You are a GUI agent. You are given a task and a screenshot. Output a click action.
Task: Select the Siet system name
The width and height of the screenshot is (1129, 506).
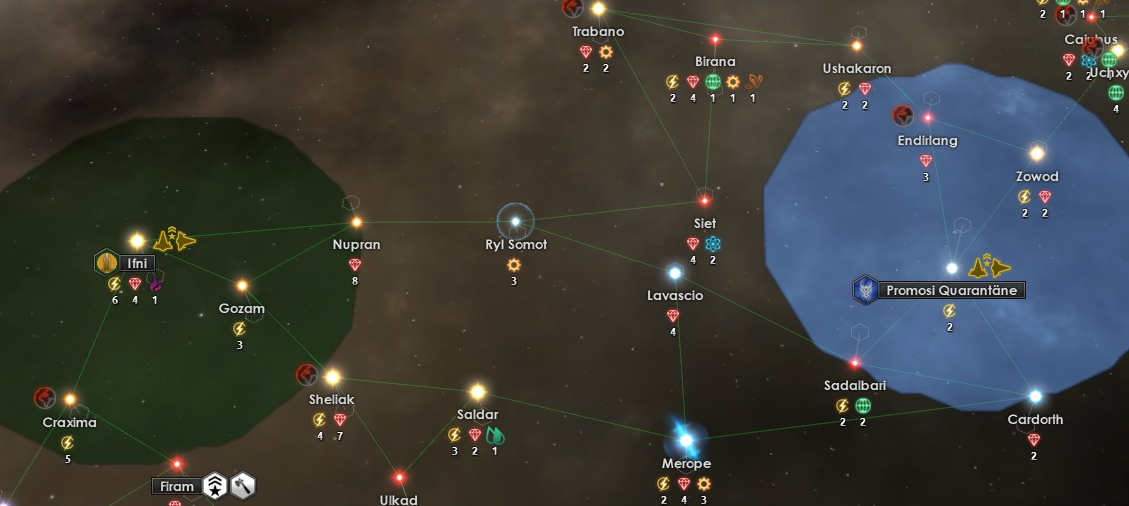tap(705, 224)
